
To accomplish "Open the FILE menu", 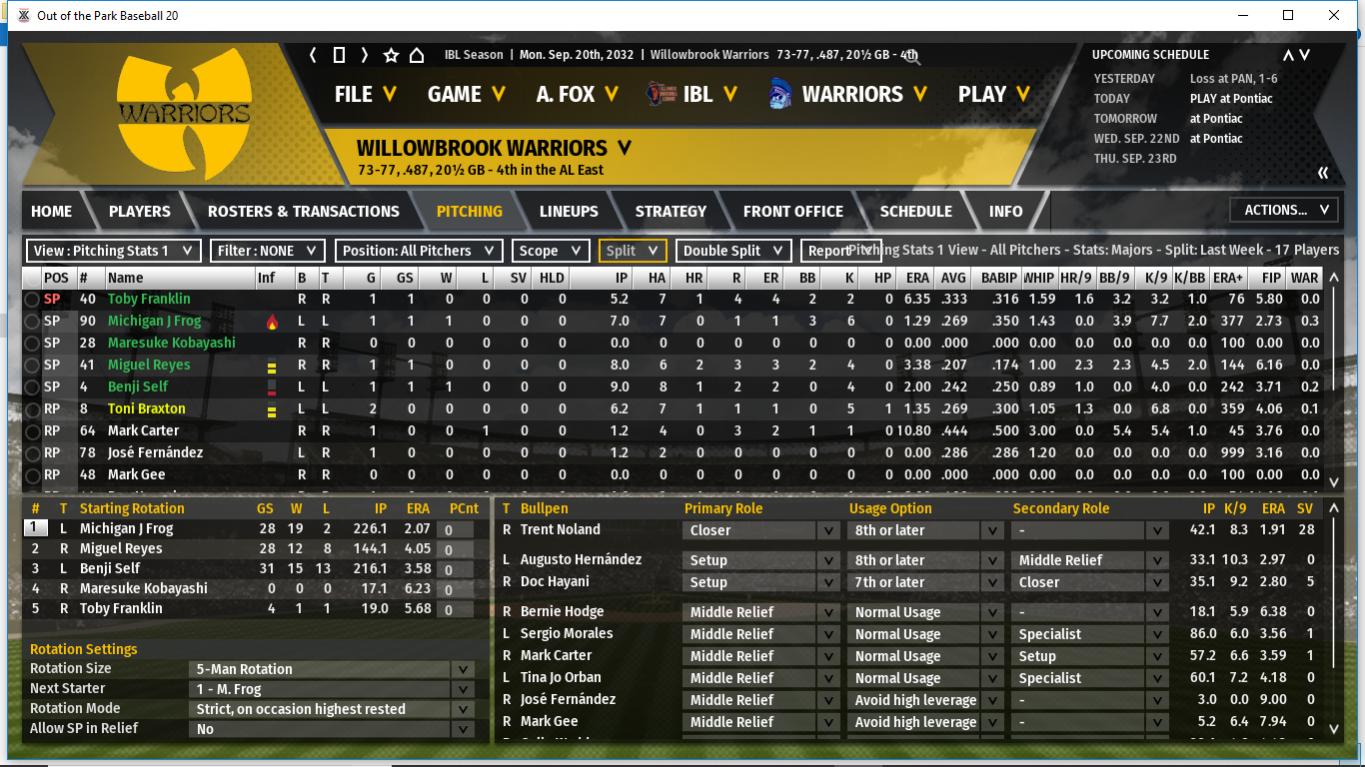I will coord(365,94).
